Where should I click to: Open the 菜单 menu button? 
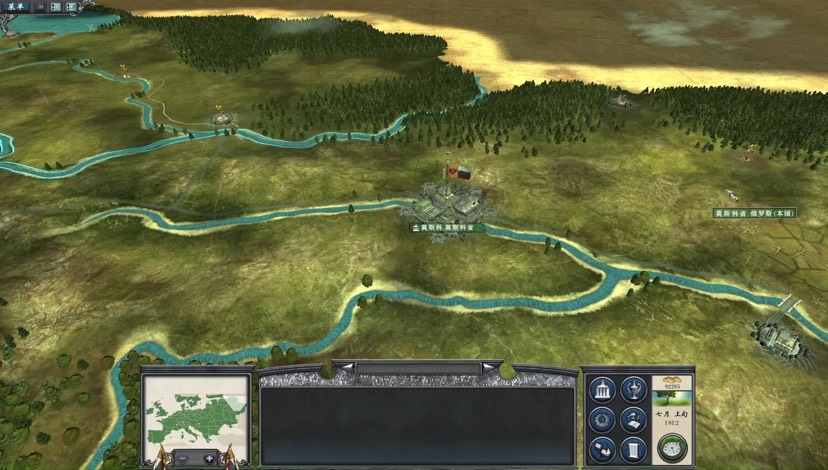[x=17, y=7]
